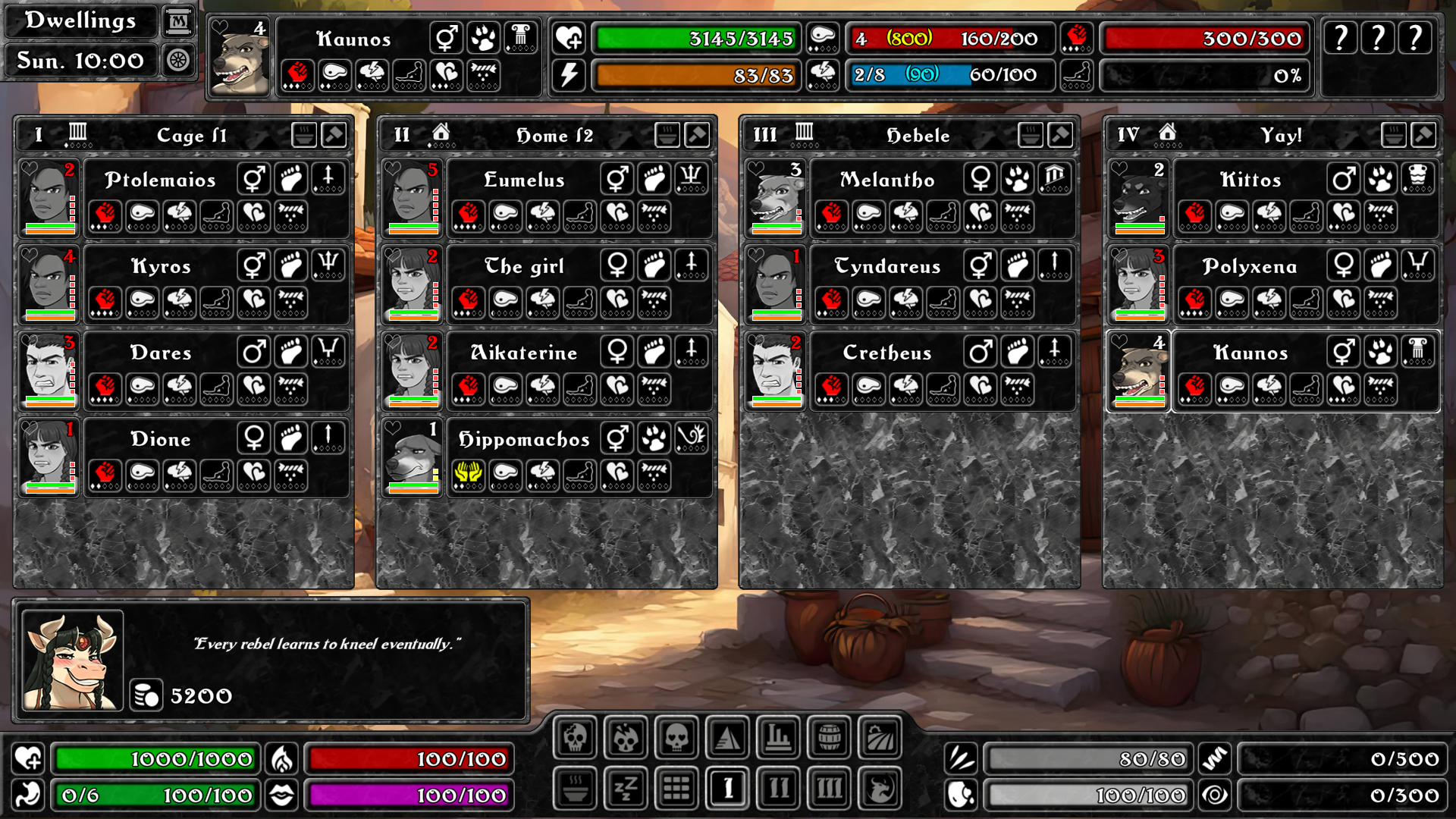The width and height of the screenshot is (1456, 819).
Task: Show the bar chart statistics button
Action: 778,736
